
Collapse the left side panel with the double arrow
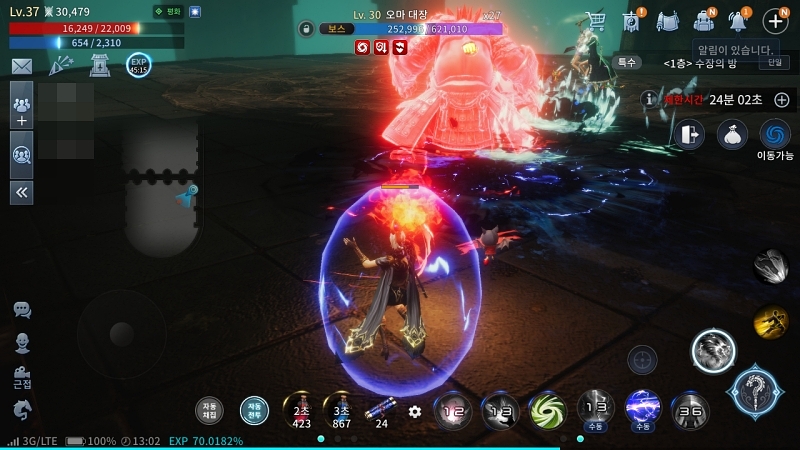coord(21,192)
